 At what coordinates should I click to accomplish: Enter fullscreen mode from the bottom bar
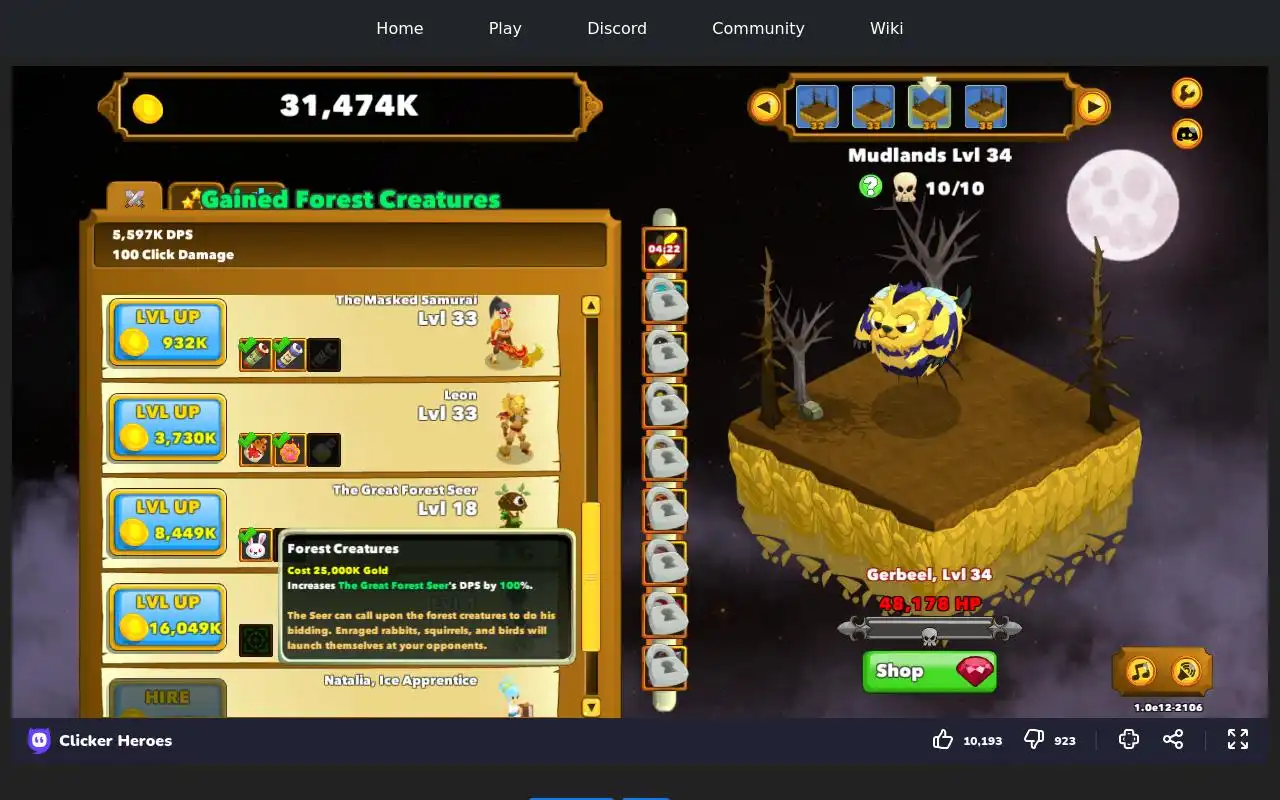(x=1238, y=739)
